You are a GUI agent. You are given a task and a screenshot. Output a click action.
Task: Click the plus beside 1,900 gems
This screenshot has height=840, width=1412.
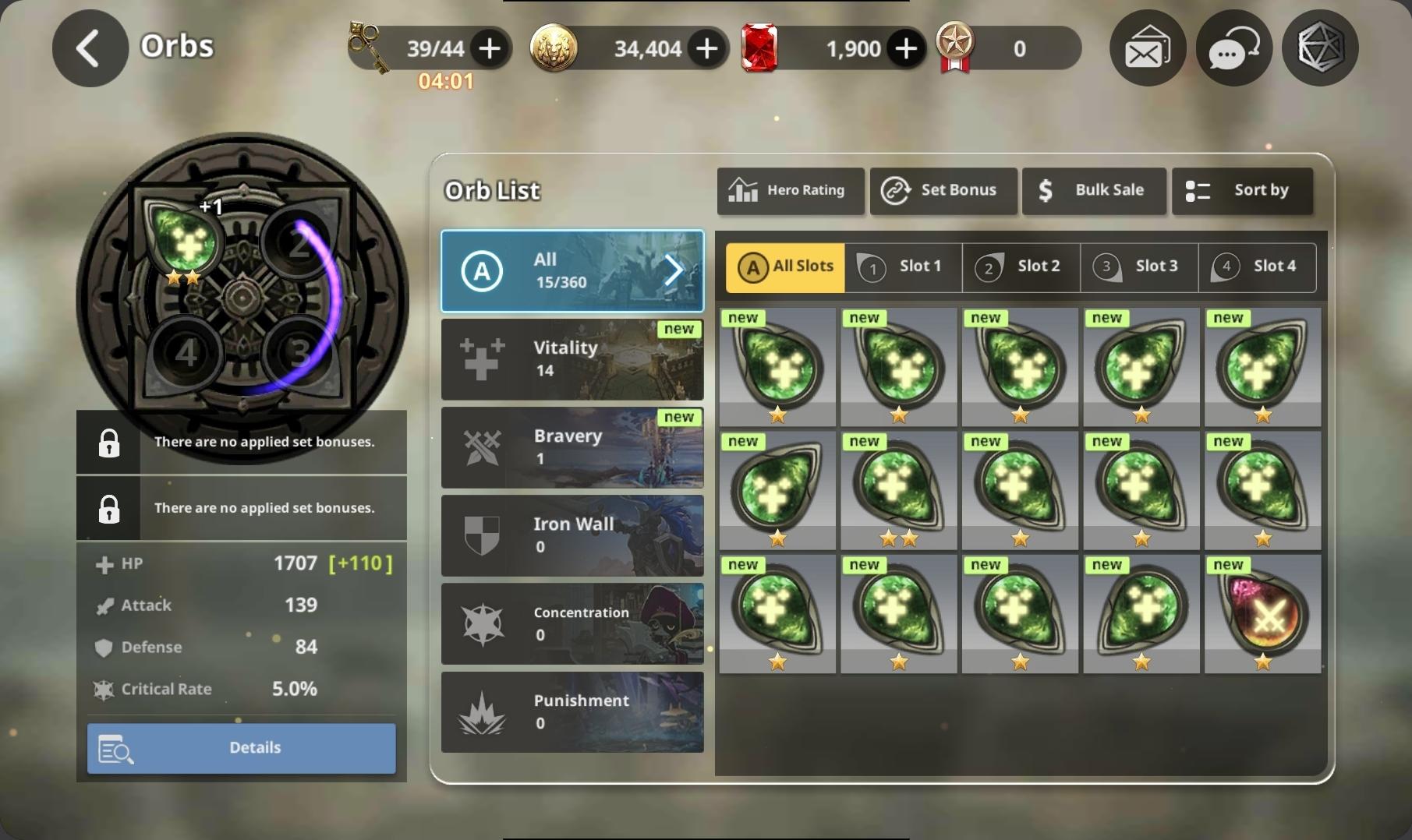coord(905,48)
